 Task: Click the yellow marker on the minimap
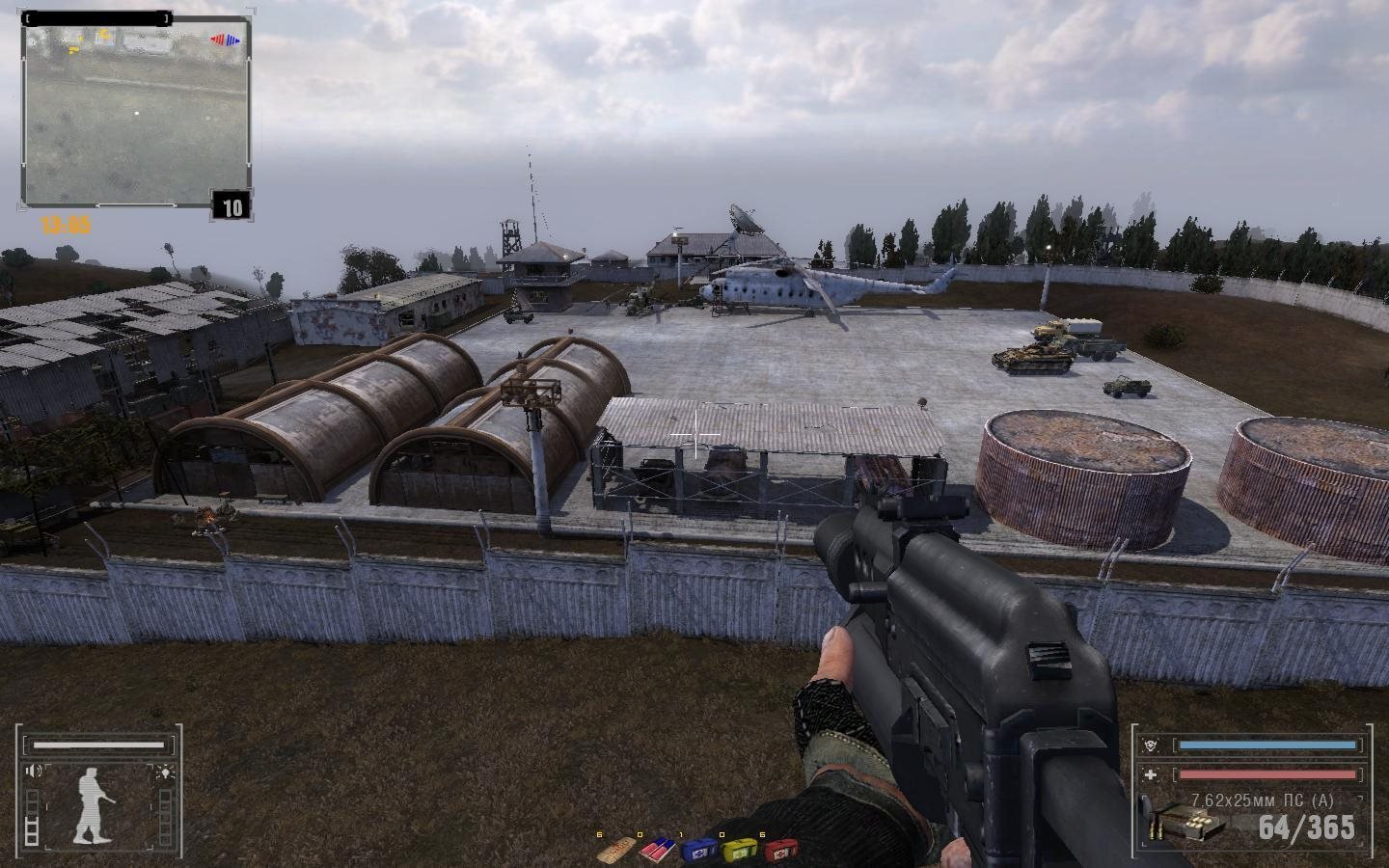tap(102, 35)
